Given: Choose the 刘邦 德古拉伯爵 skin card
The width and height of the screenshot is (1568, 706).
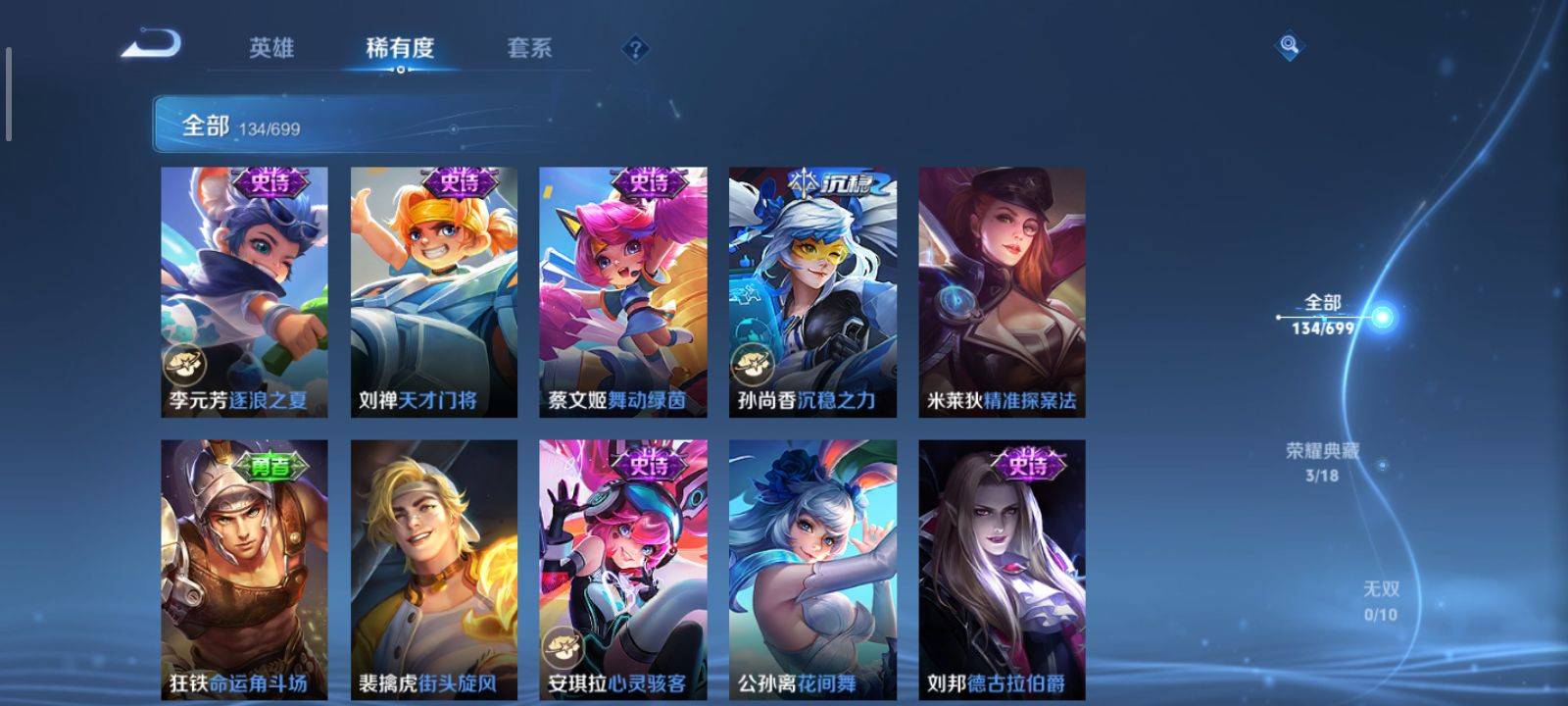Looking at the screenshot, I should [x=1002, y=569].
